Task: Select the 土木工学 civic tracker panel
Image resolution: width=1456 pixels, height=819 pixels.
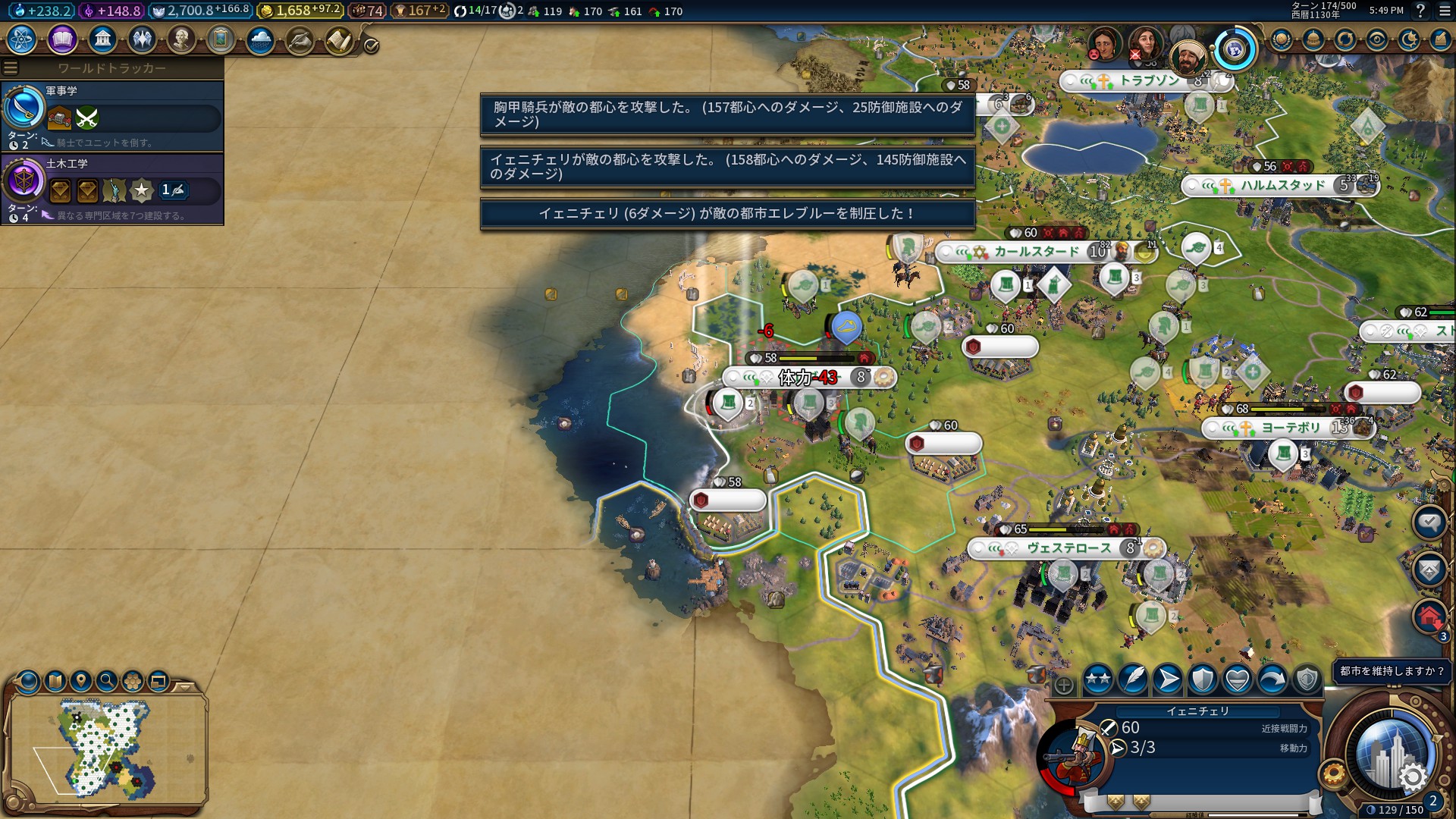Action: [112, 189]
